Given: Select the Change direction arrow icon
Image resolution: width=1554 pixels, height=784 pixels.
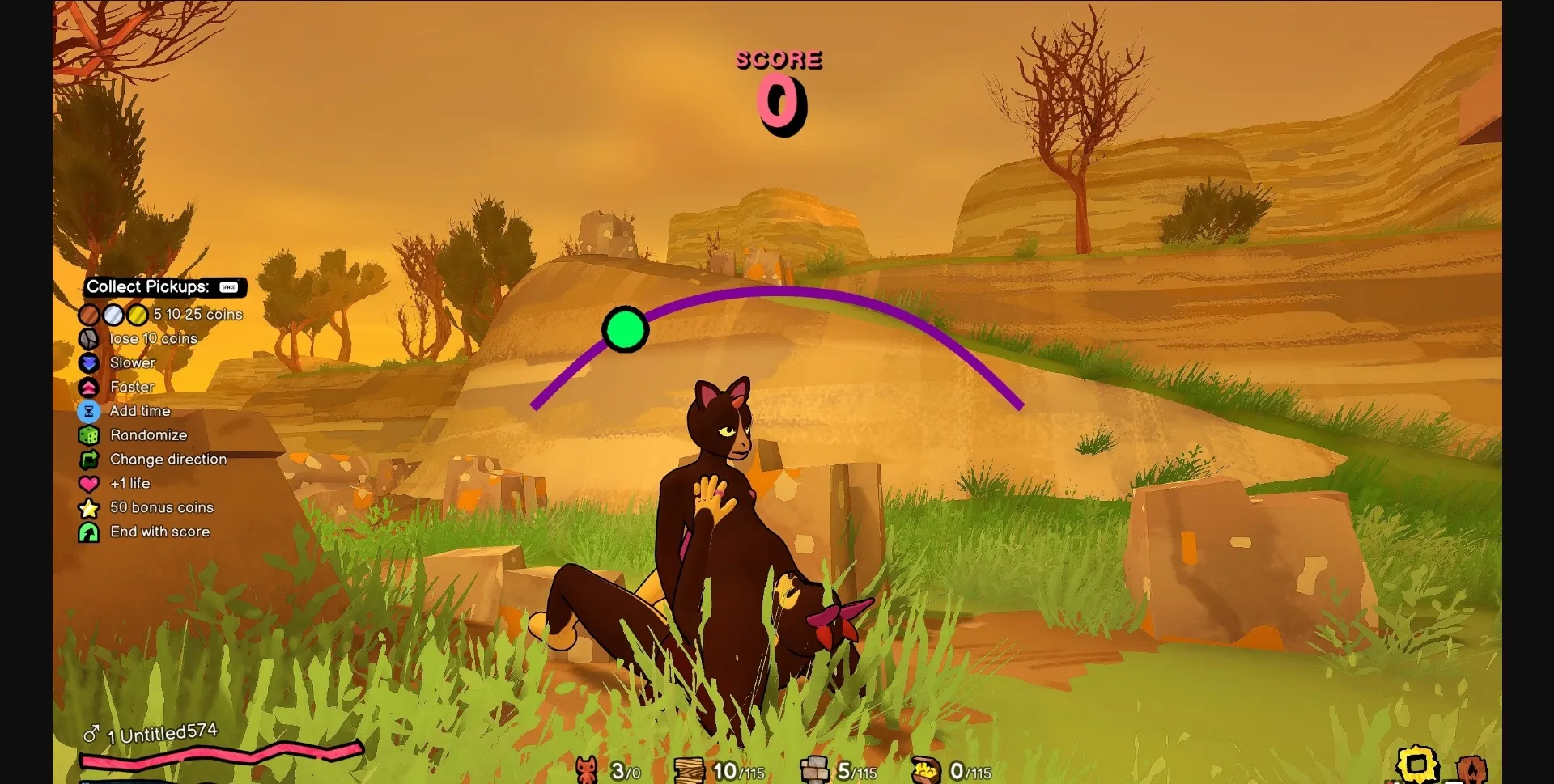Looking at the screenshot, I should (89, 460).
